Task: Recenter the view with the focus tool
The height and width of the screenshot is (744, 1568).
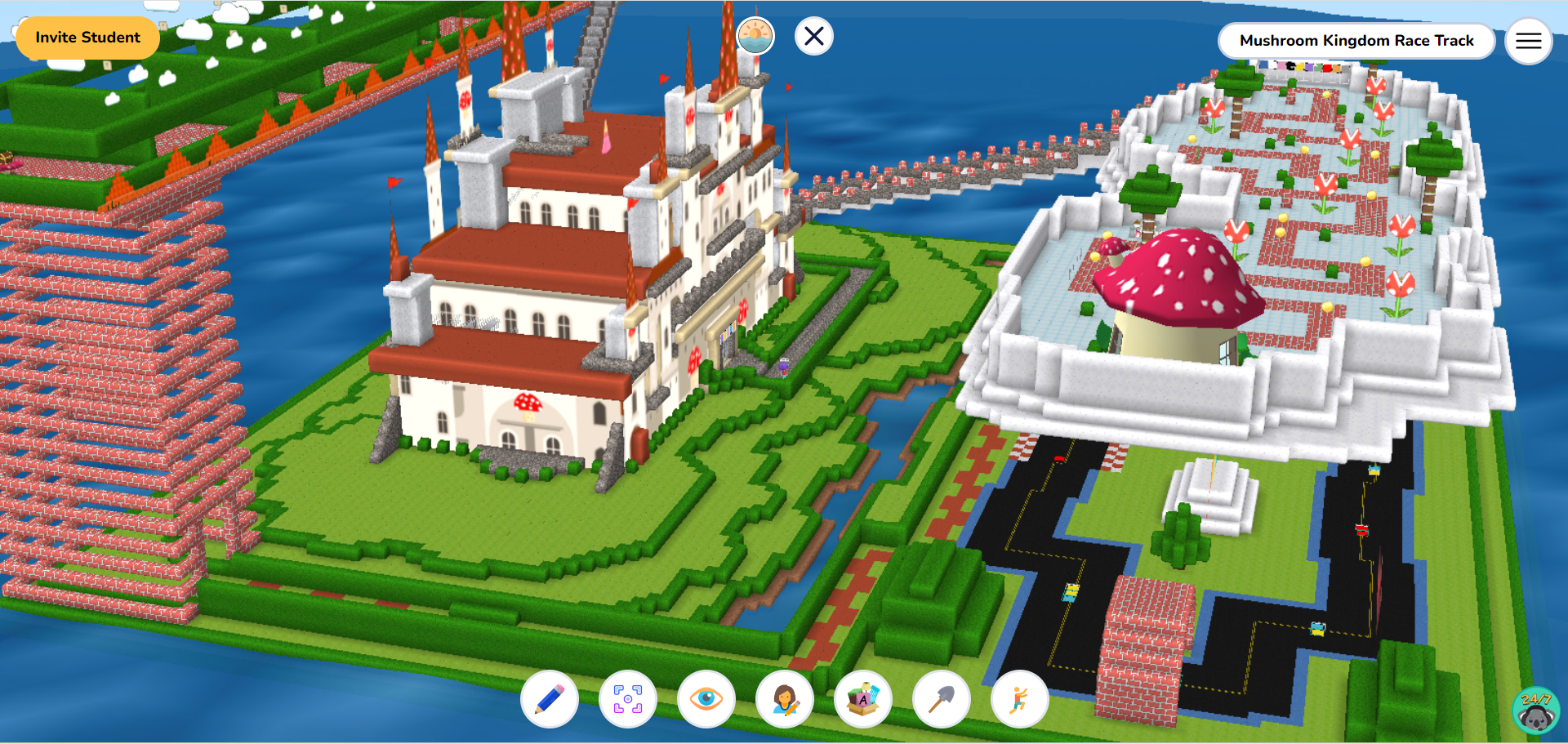Action: pyautogui.click(x=629, y=700)
